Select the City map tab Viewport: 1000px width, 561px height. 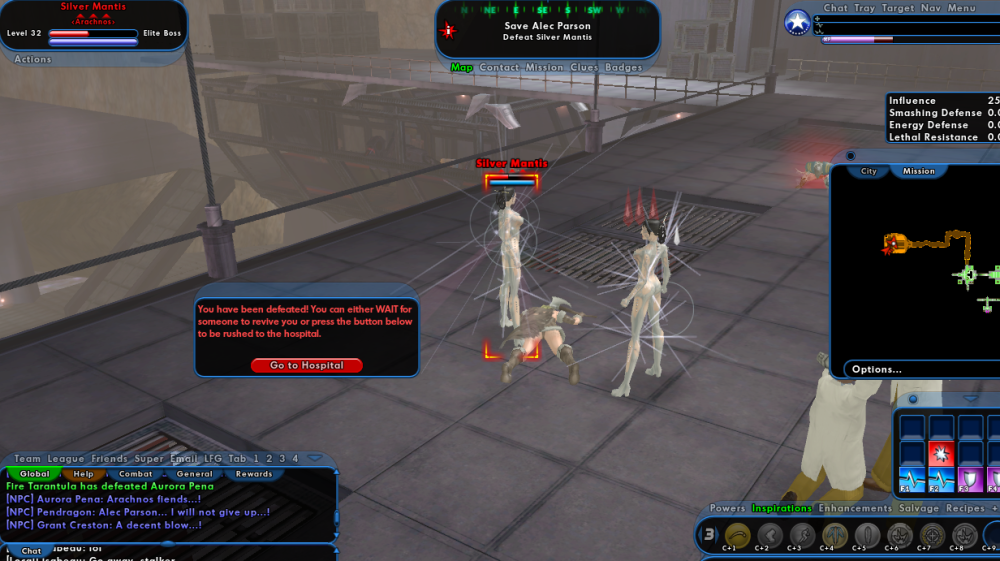point(869,171)
